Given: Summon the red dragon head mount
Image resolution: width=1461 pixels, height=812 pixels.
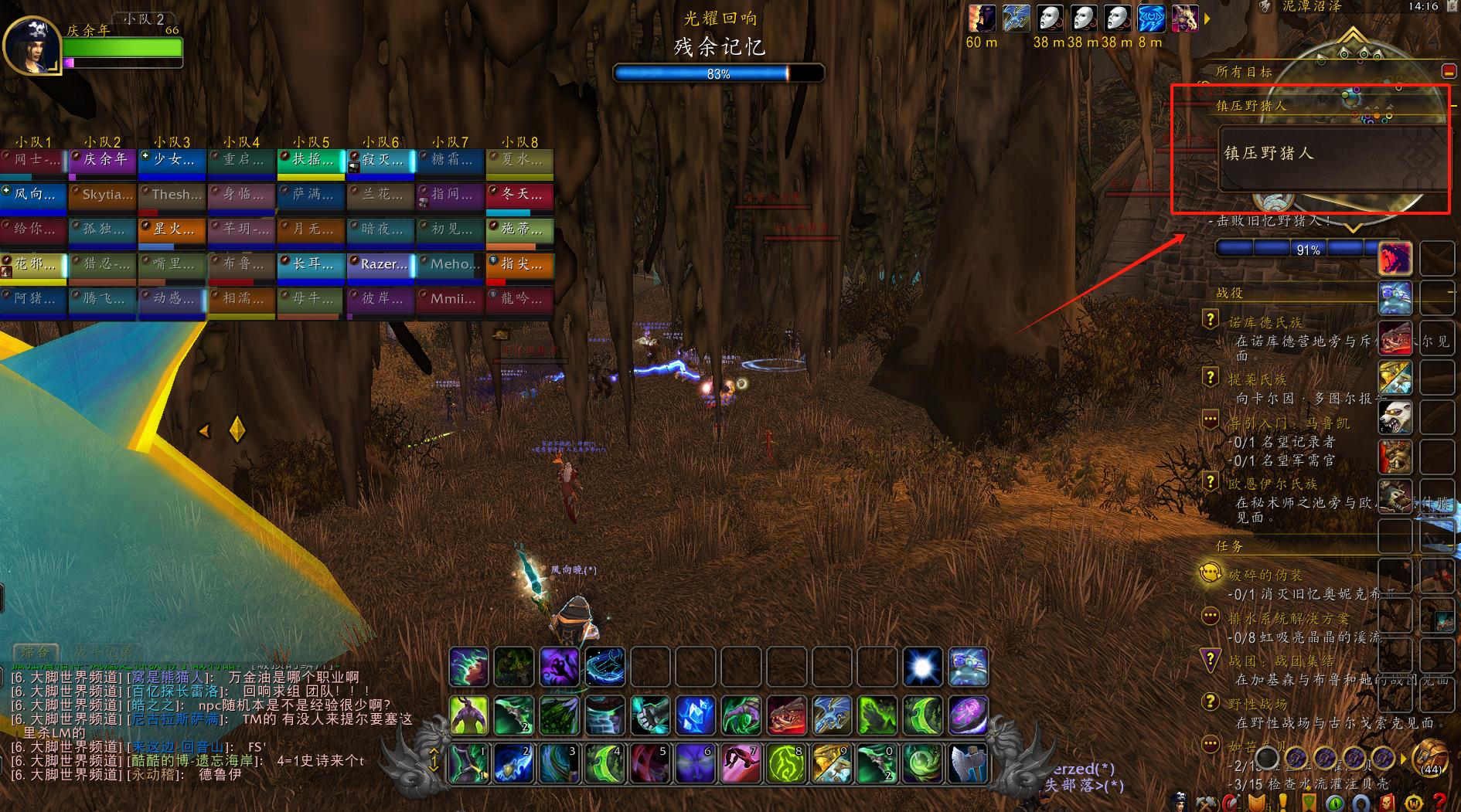Looking at the screenshot, I should [786, 715].
